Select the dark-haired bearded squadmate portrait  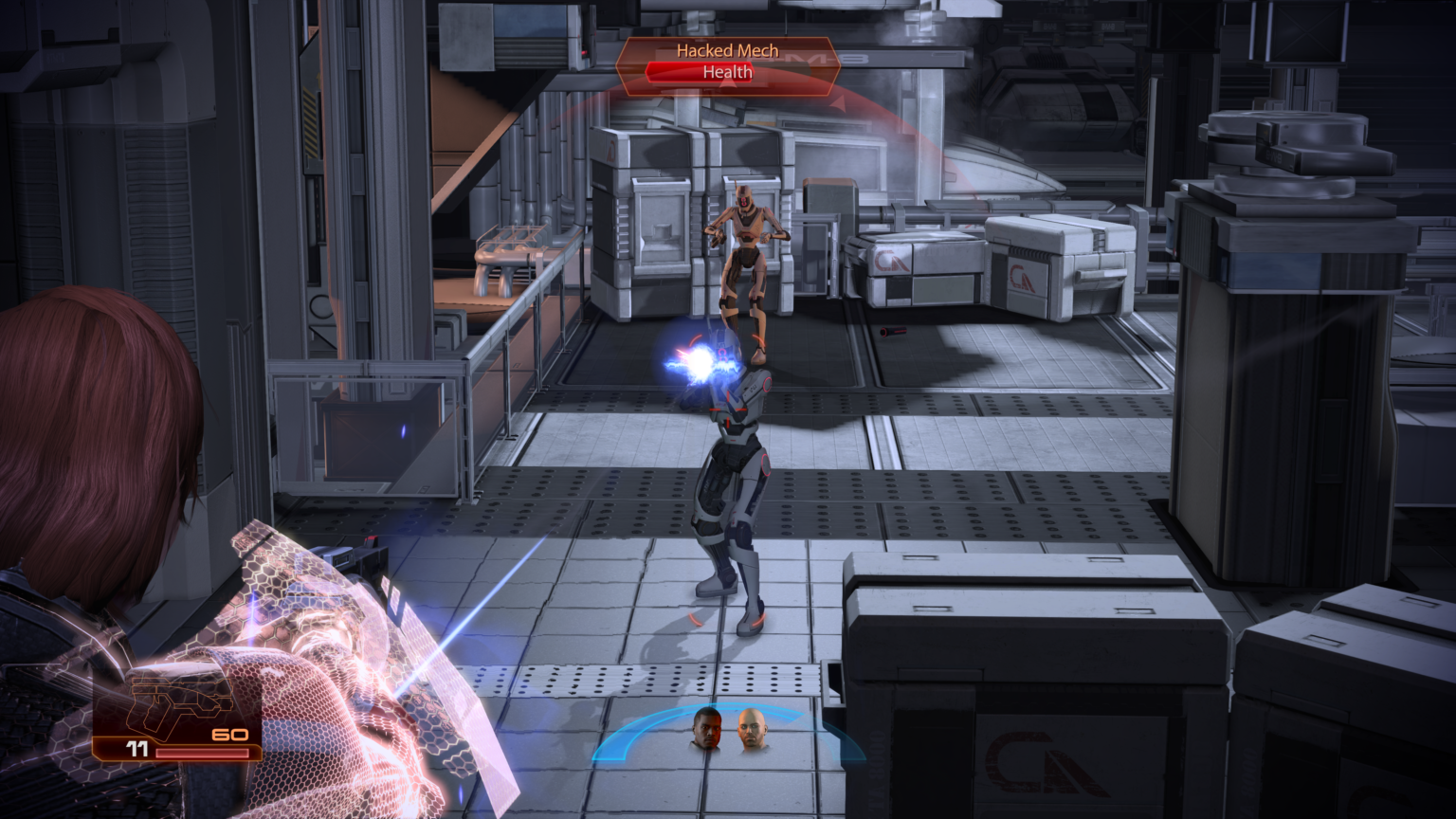[707, 728]
